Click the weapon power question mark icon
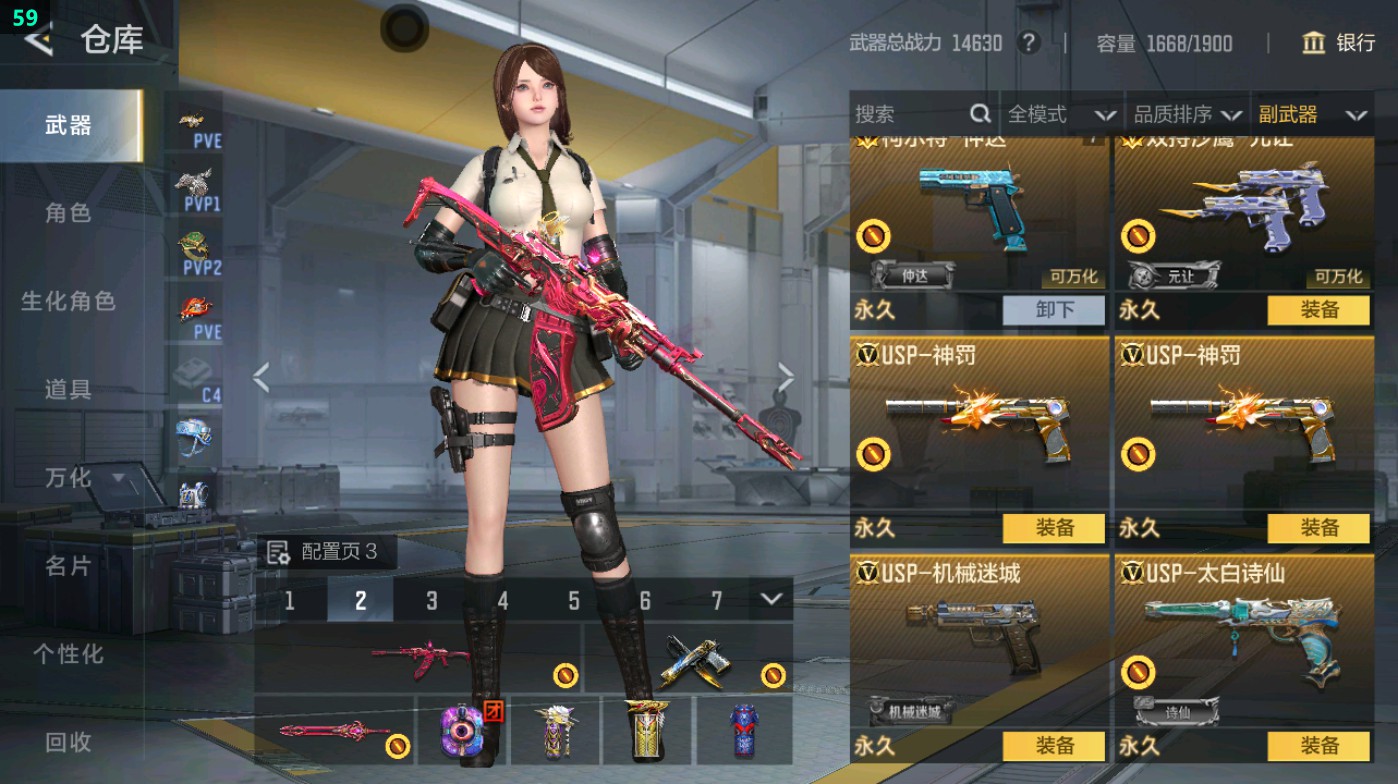The height and width of the screenshot is (784, 1398). (x=1028, y=43)
